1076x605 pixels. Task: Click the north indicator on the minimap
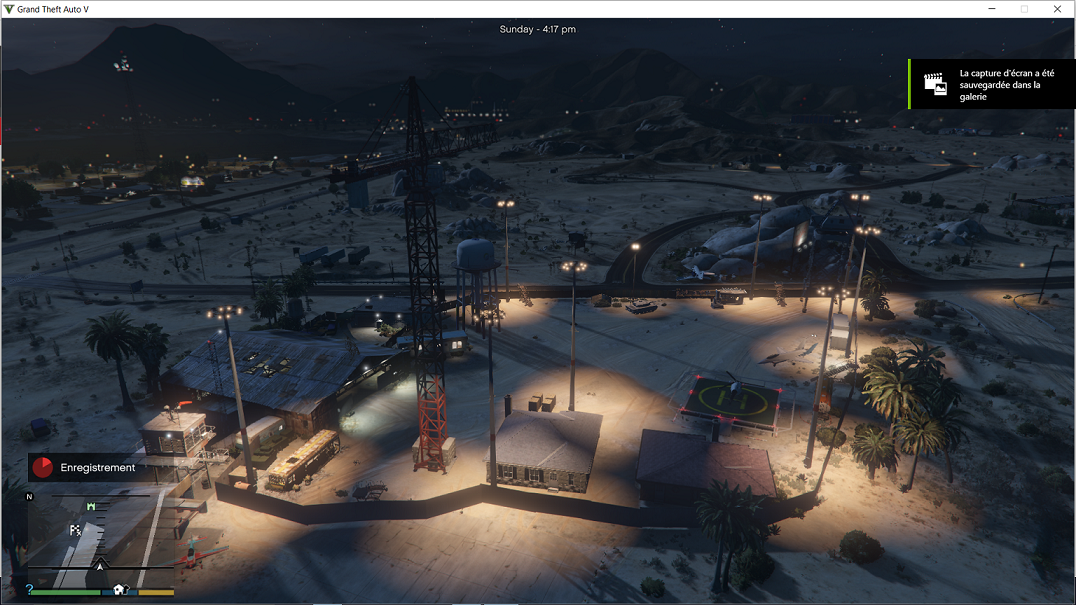click(x=30, y=496)
